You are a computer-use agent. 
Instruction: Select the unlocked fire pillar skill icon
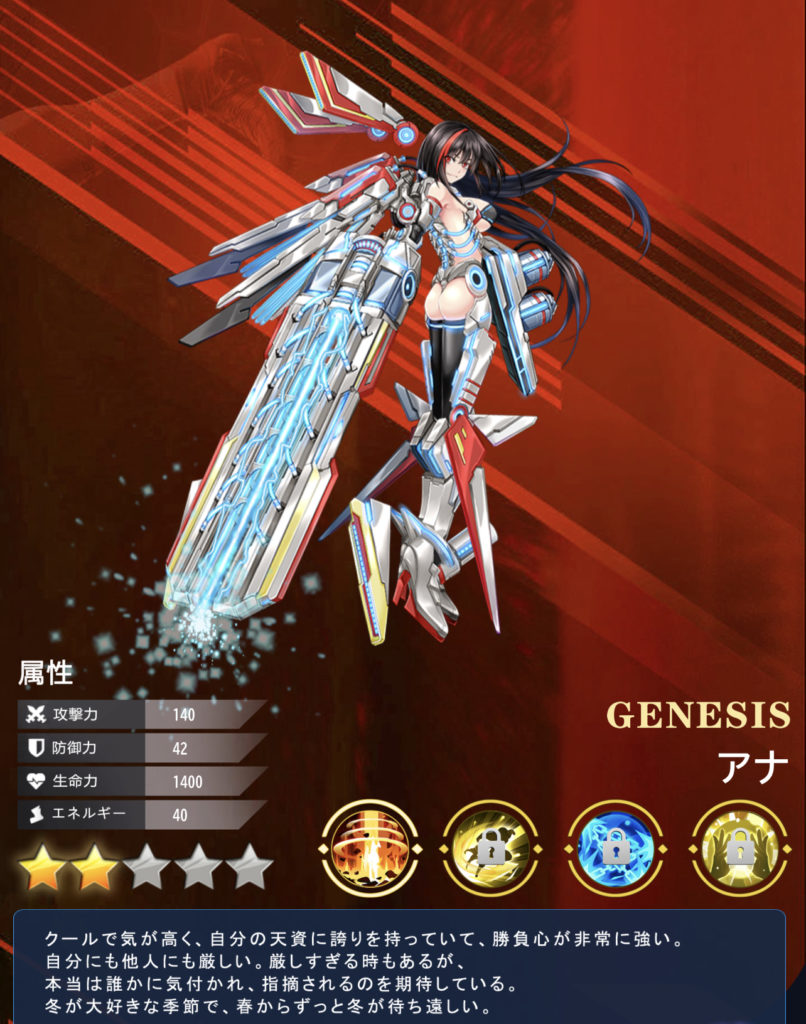[367, 848]
